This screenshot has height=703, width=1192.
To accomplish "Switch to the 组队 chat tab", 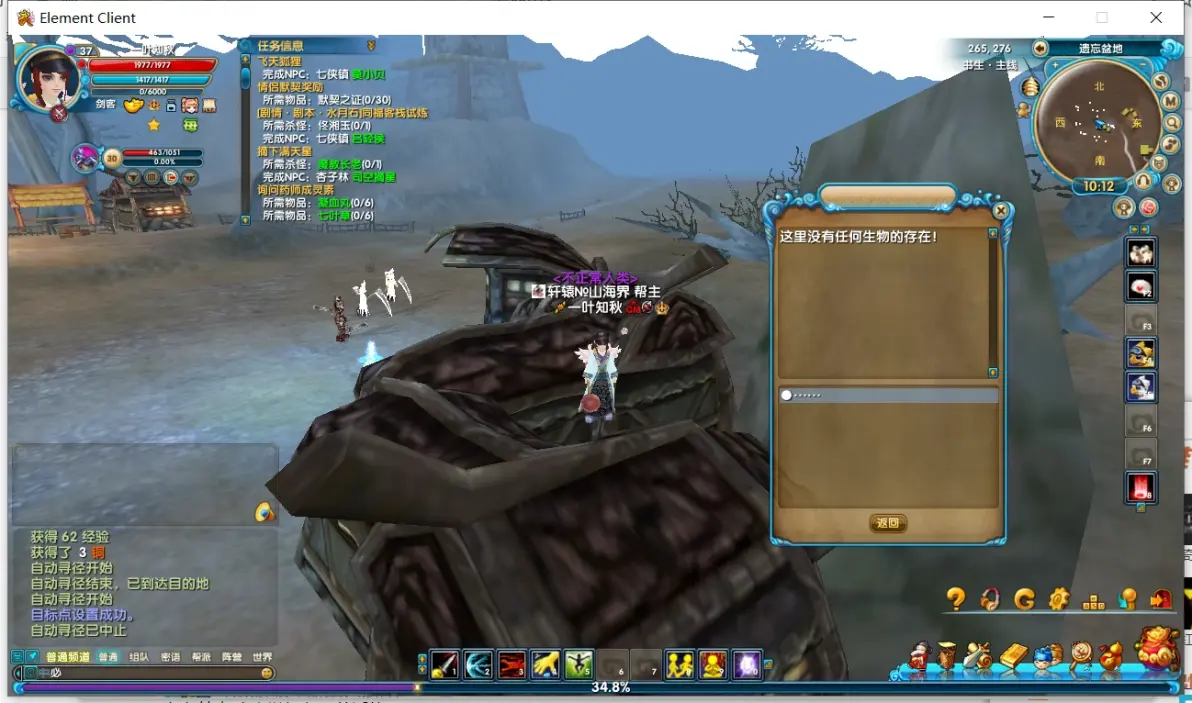I will click(139, 657).
